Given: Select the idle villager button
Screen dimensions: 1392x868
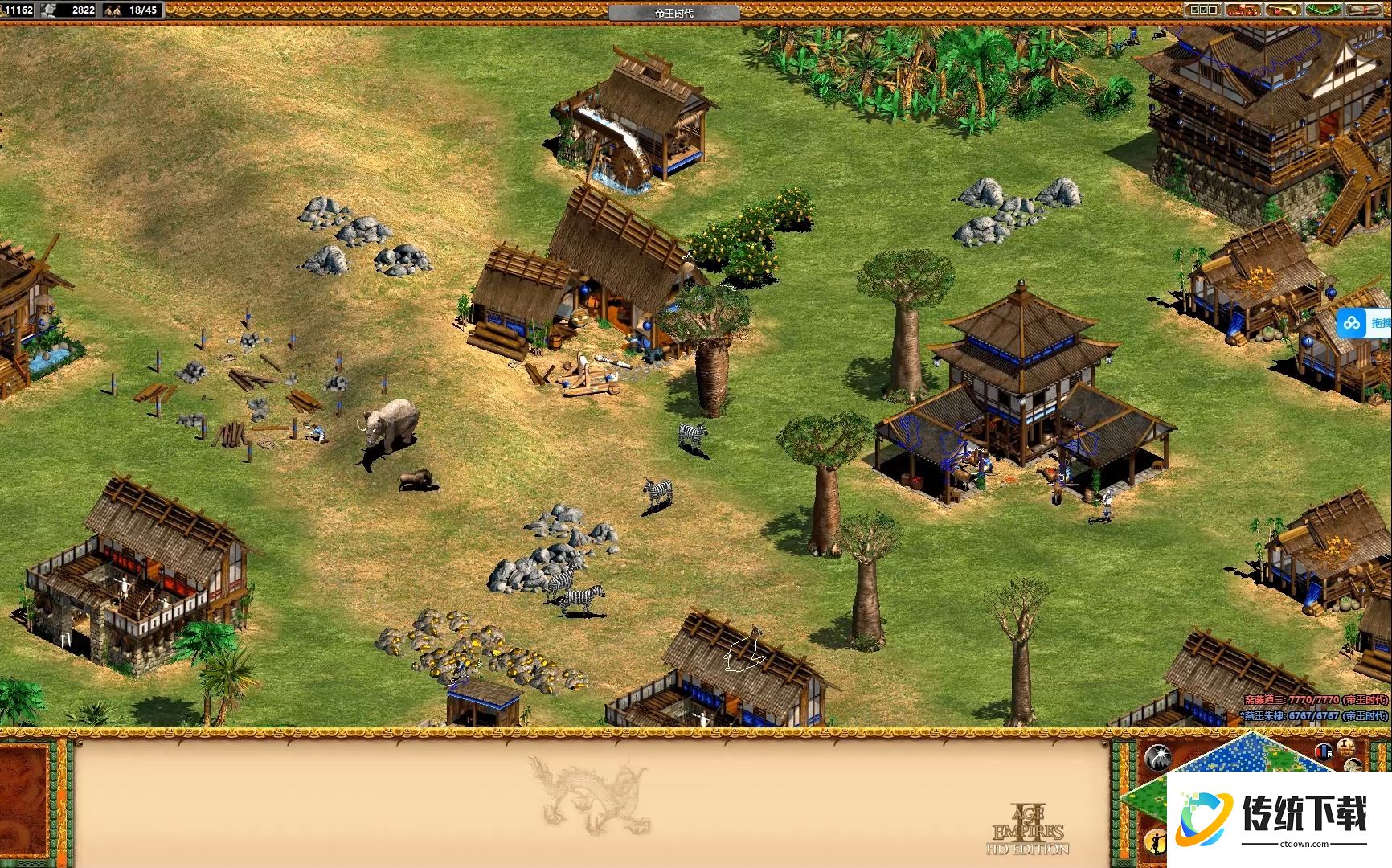Looking at the screenshot, I should pyautogui.click(x=1155, y=841).
